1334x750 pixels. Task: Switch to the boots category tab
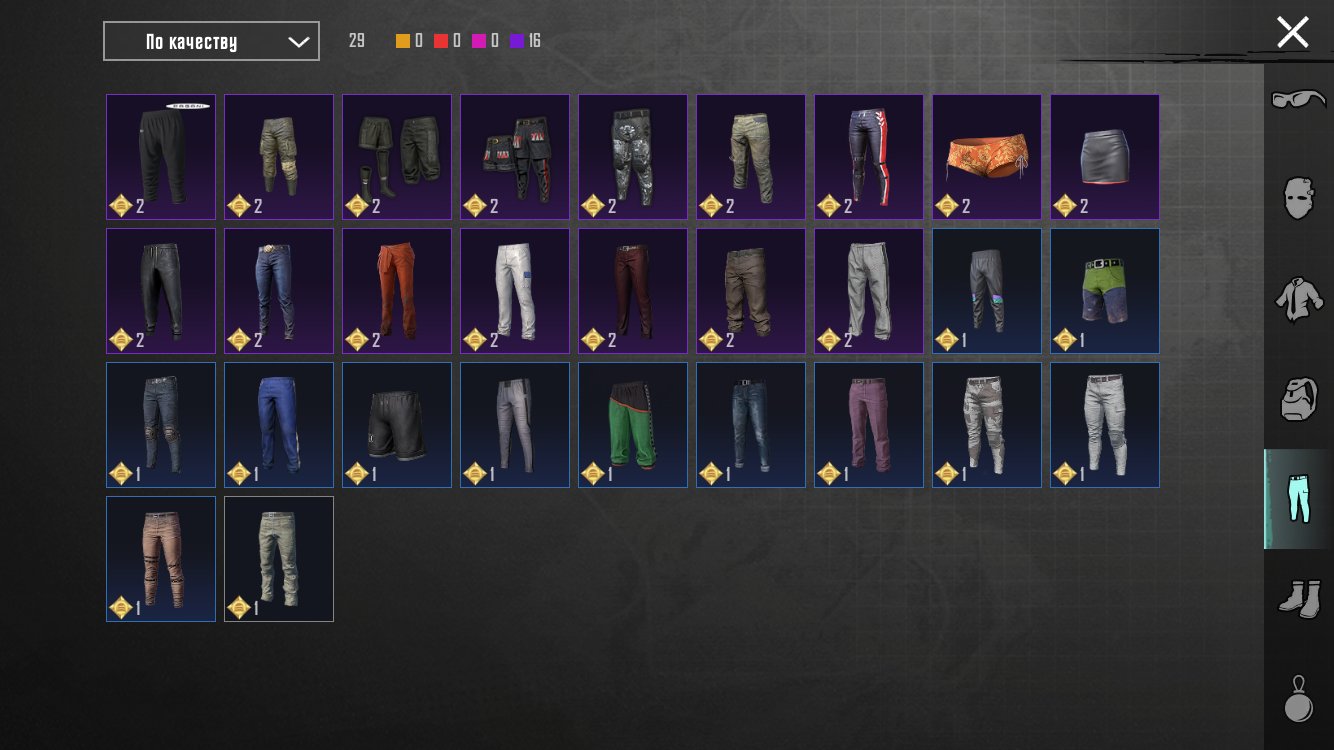[x=1298, y=598]
